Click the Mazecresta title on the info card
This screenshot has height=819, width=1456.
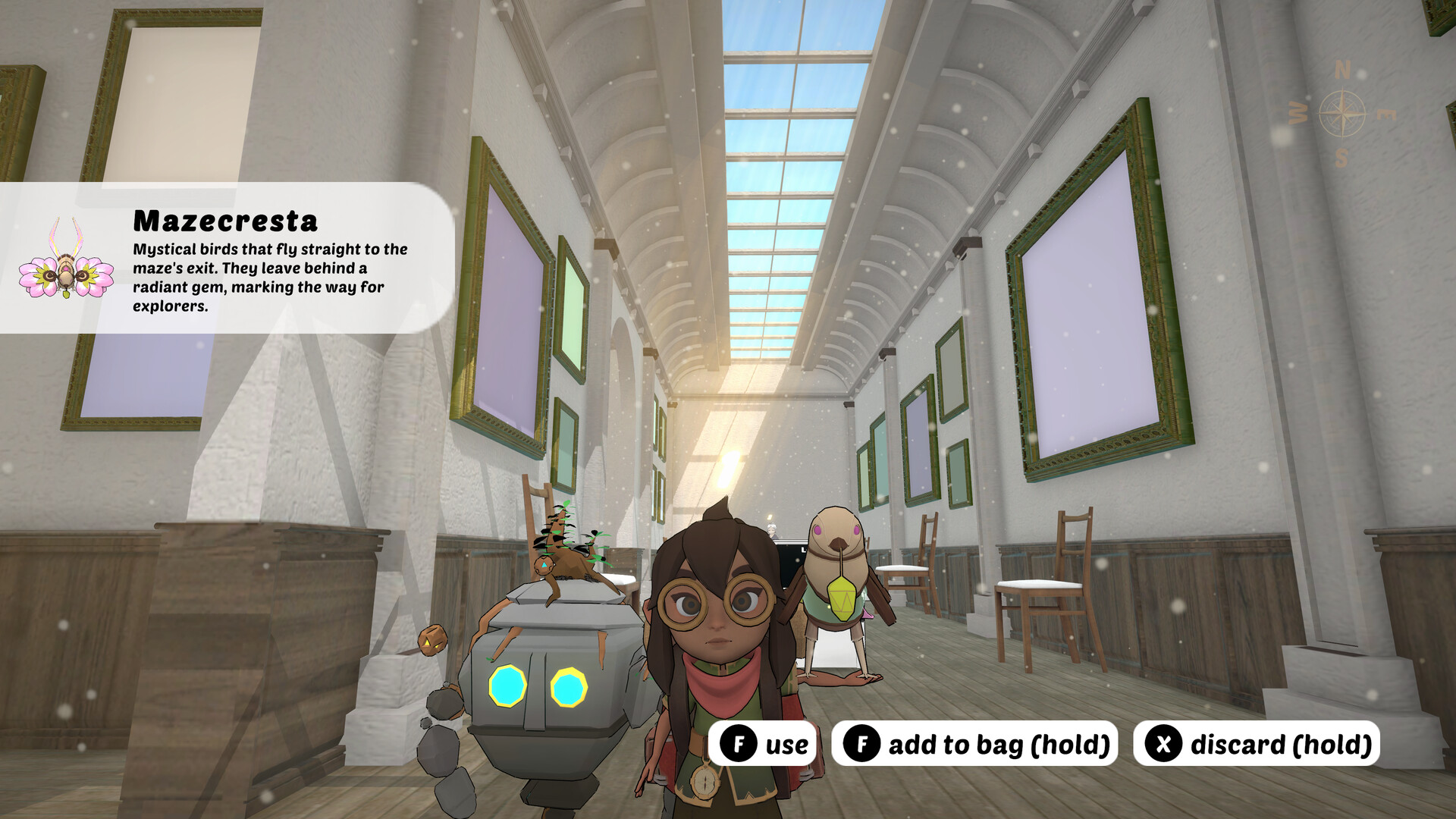(x=224, y=222)
